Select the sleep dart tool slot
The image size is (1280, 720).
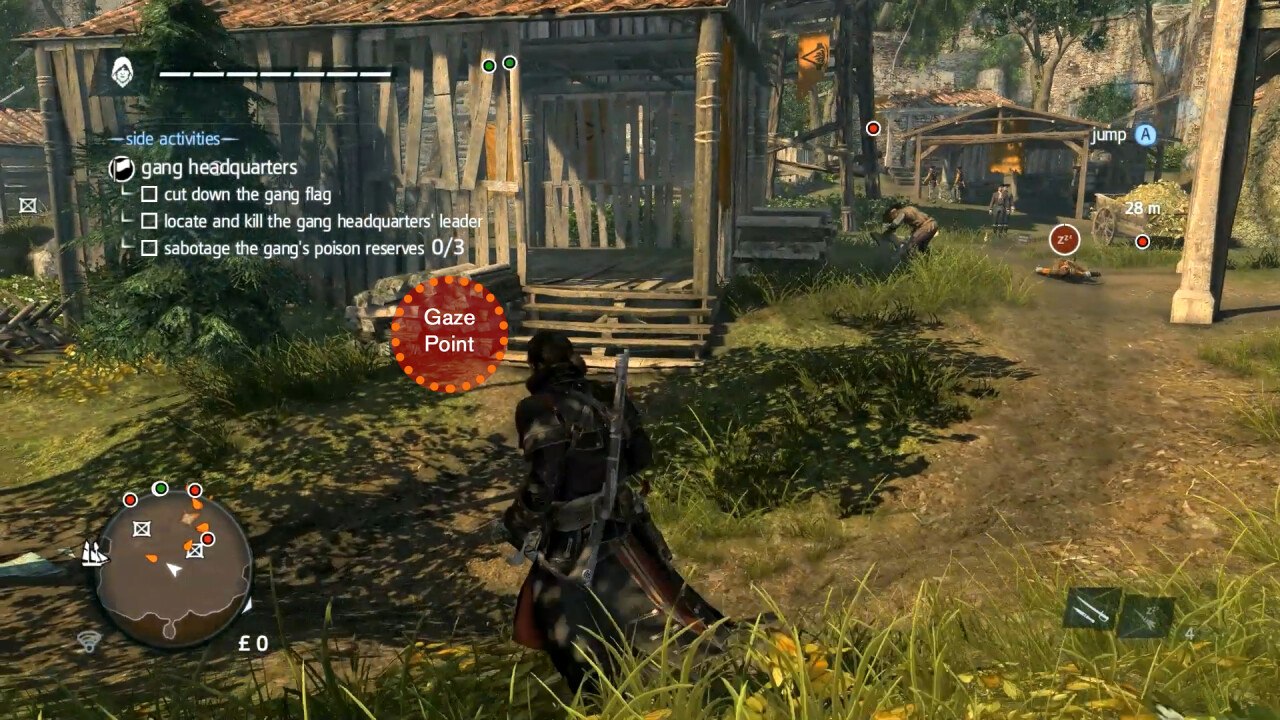pos(1145,616)
